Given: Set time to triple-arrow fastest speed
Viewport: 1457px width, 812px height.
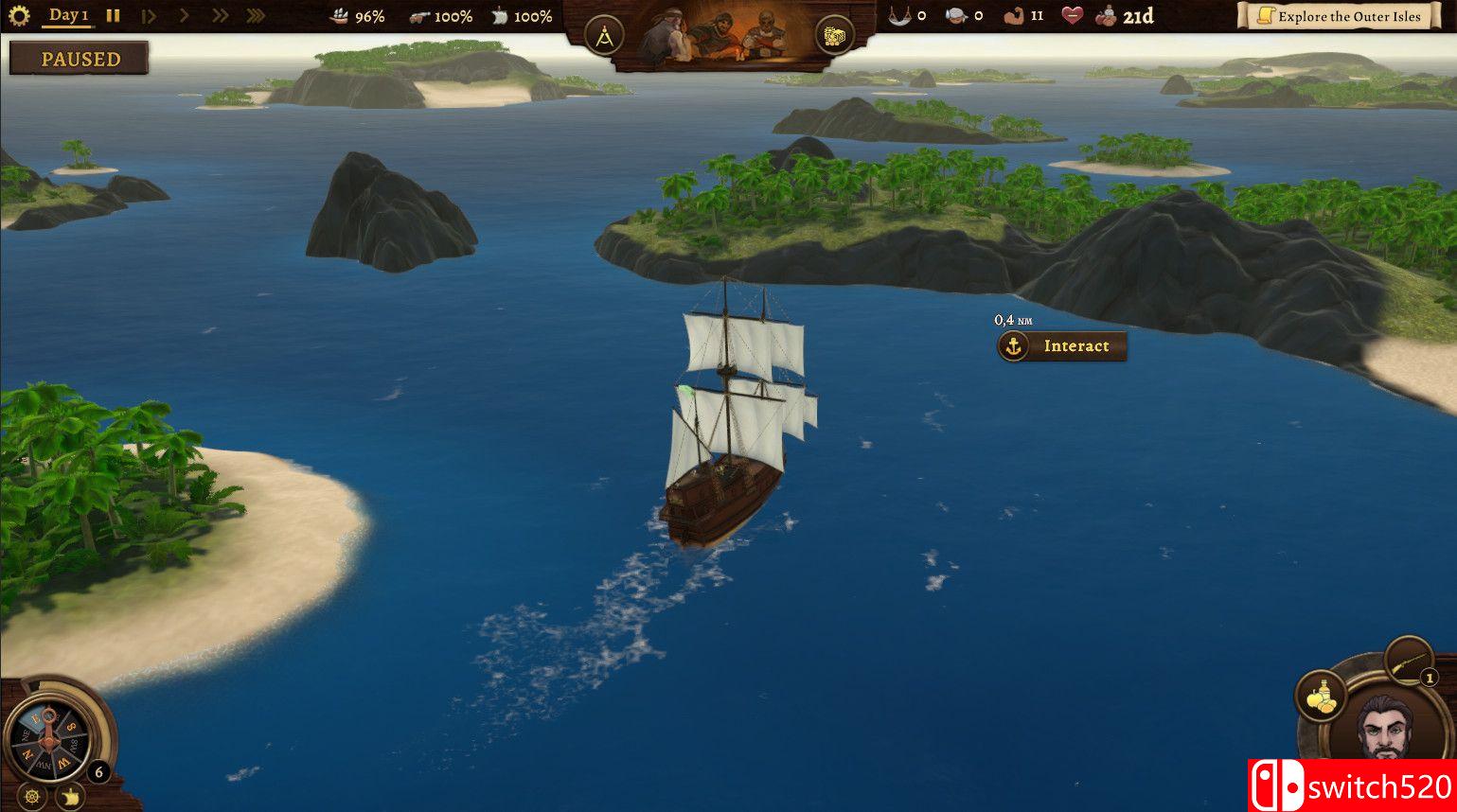Looking at the screenshot, I should pos(256,16).
